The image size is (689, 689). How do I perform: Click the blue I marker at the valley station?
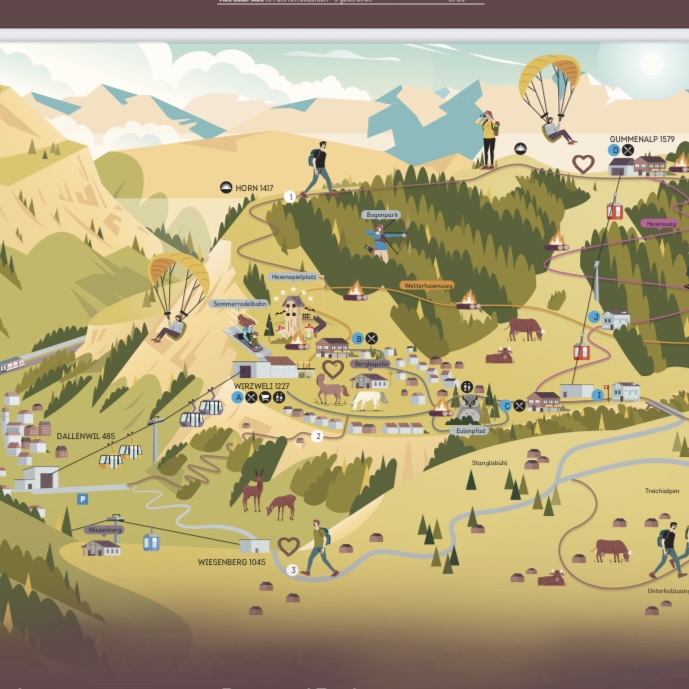click(599, 395)
